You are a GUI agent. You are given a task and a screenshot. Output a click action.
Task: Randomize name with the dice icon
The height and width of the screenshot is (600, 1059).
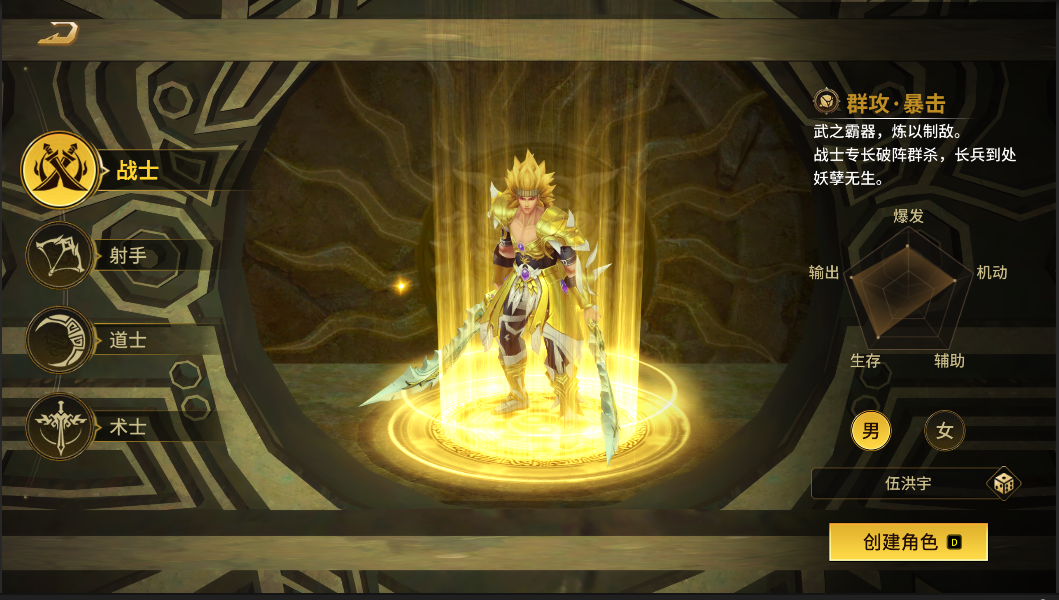1003,484
